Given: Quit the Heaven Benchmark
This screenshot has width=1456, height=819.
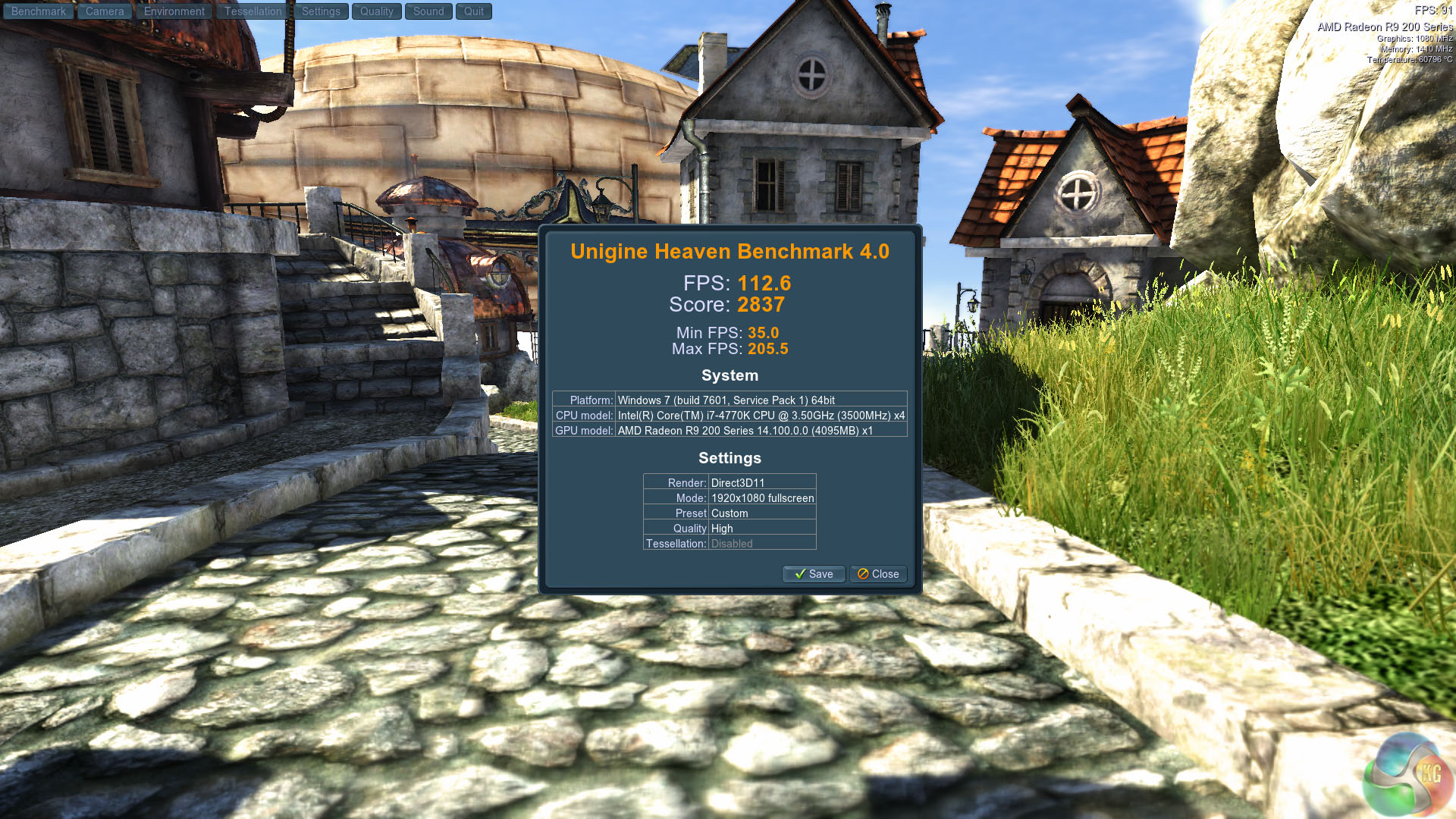Looking at the screenshot, I should click(x=474, y=11).
